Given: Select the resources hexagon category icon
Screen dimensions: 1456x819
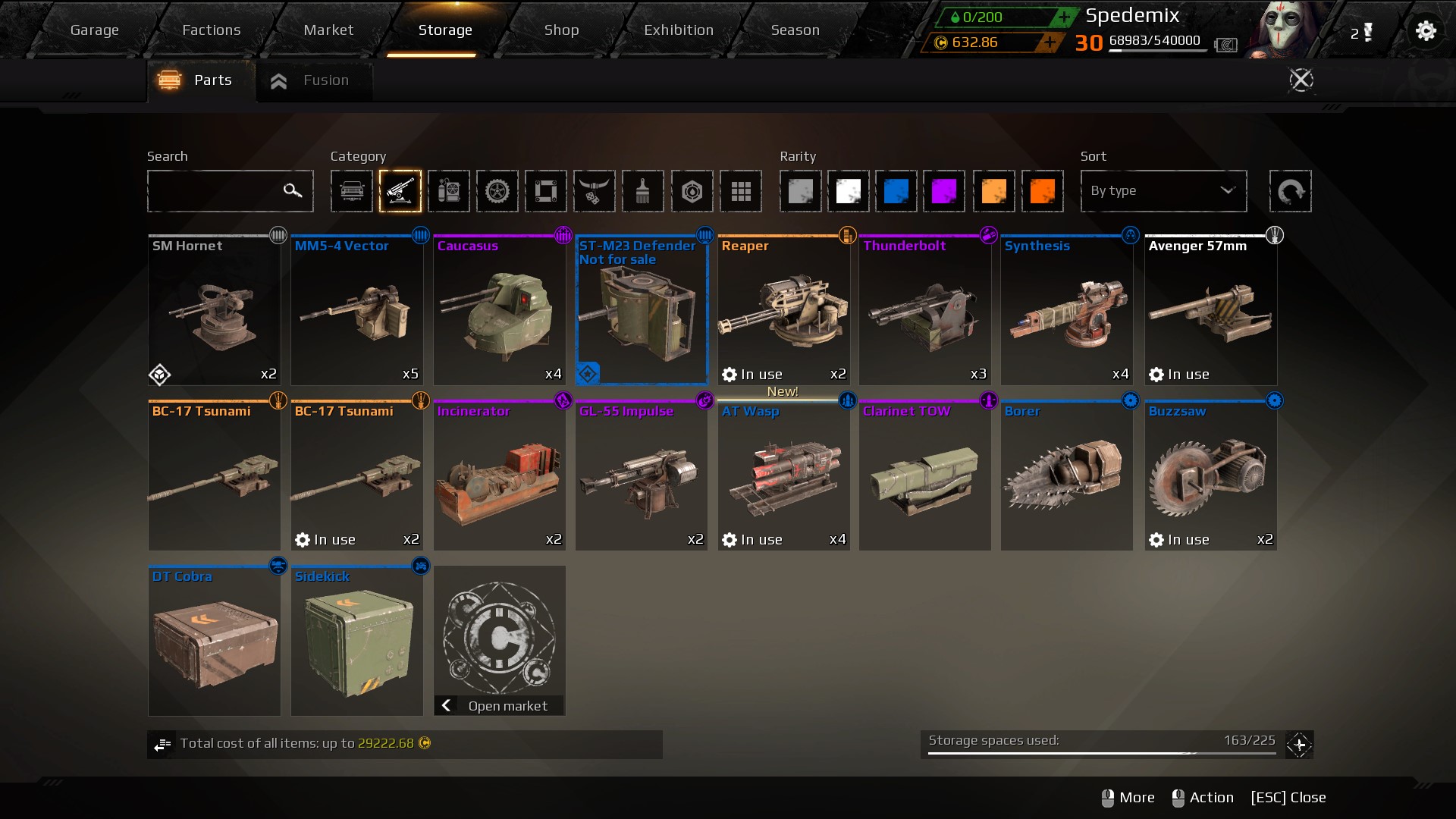Looking at the screenshot, I should (x=692, y=191).
